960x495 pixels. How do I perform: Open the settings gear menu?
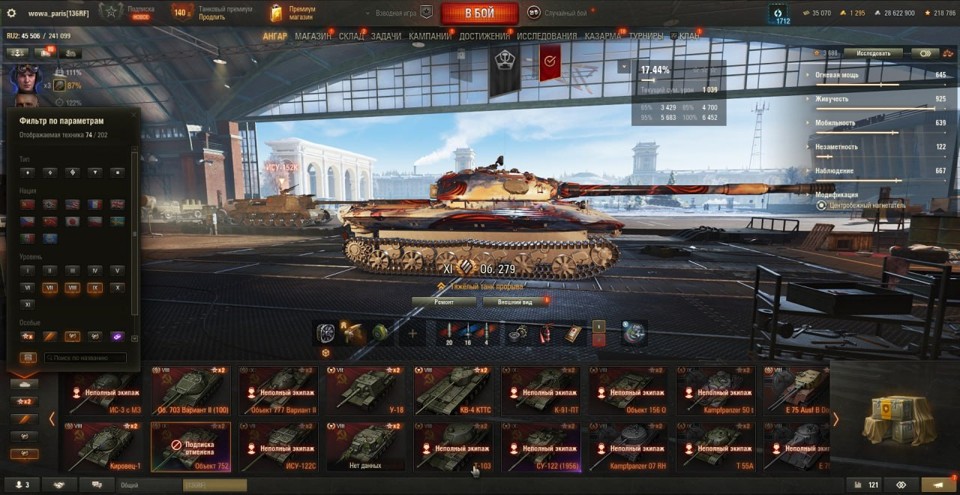click(x=12, y=13)
